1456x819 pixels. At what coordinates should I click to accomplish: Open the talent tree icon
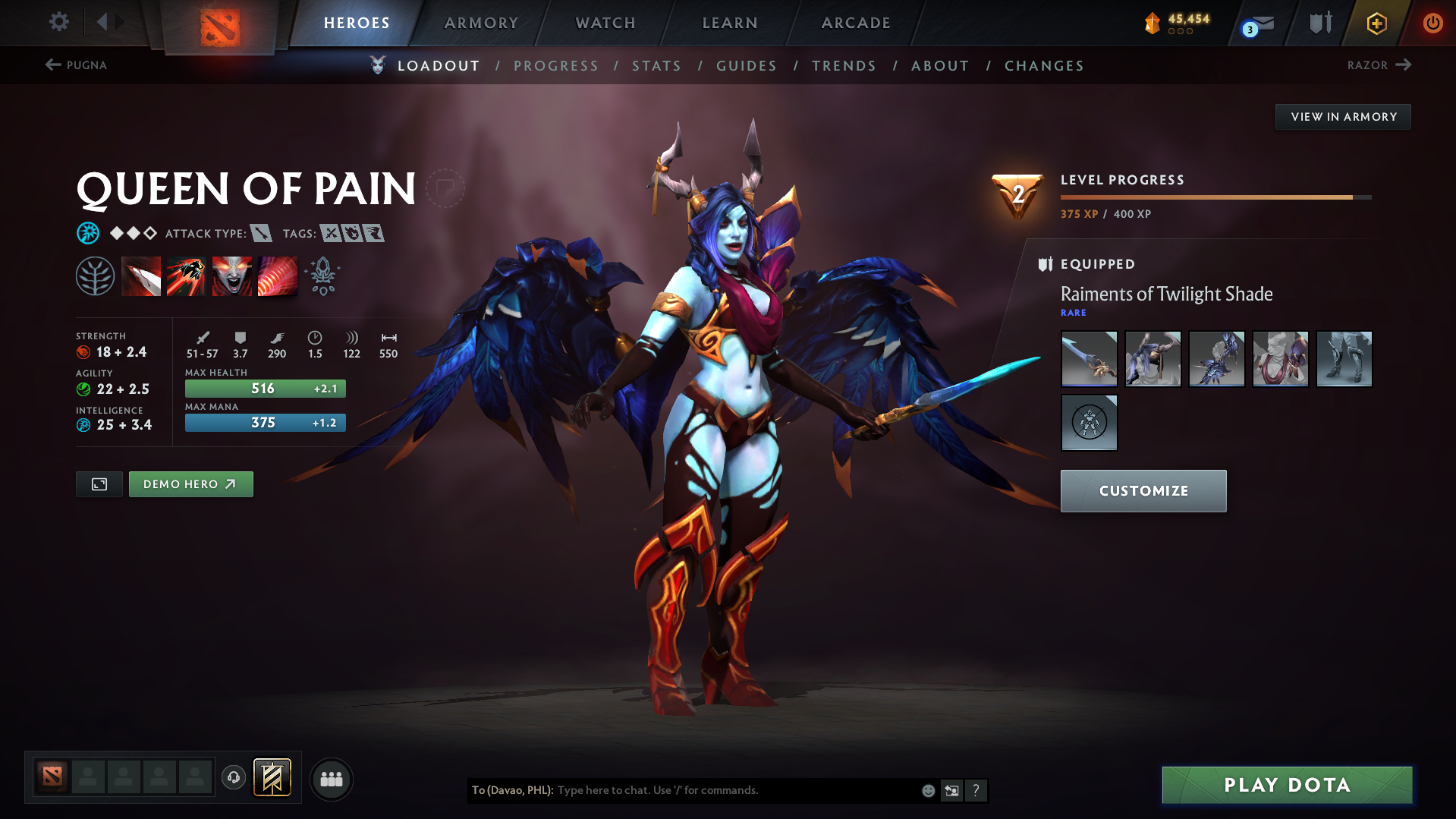point(95,276)
